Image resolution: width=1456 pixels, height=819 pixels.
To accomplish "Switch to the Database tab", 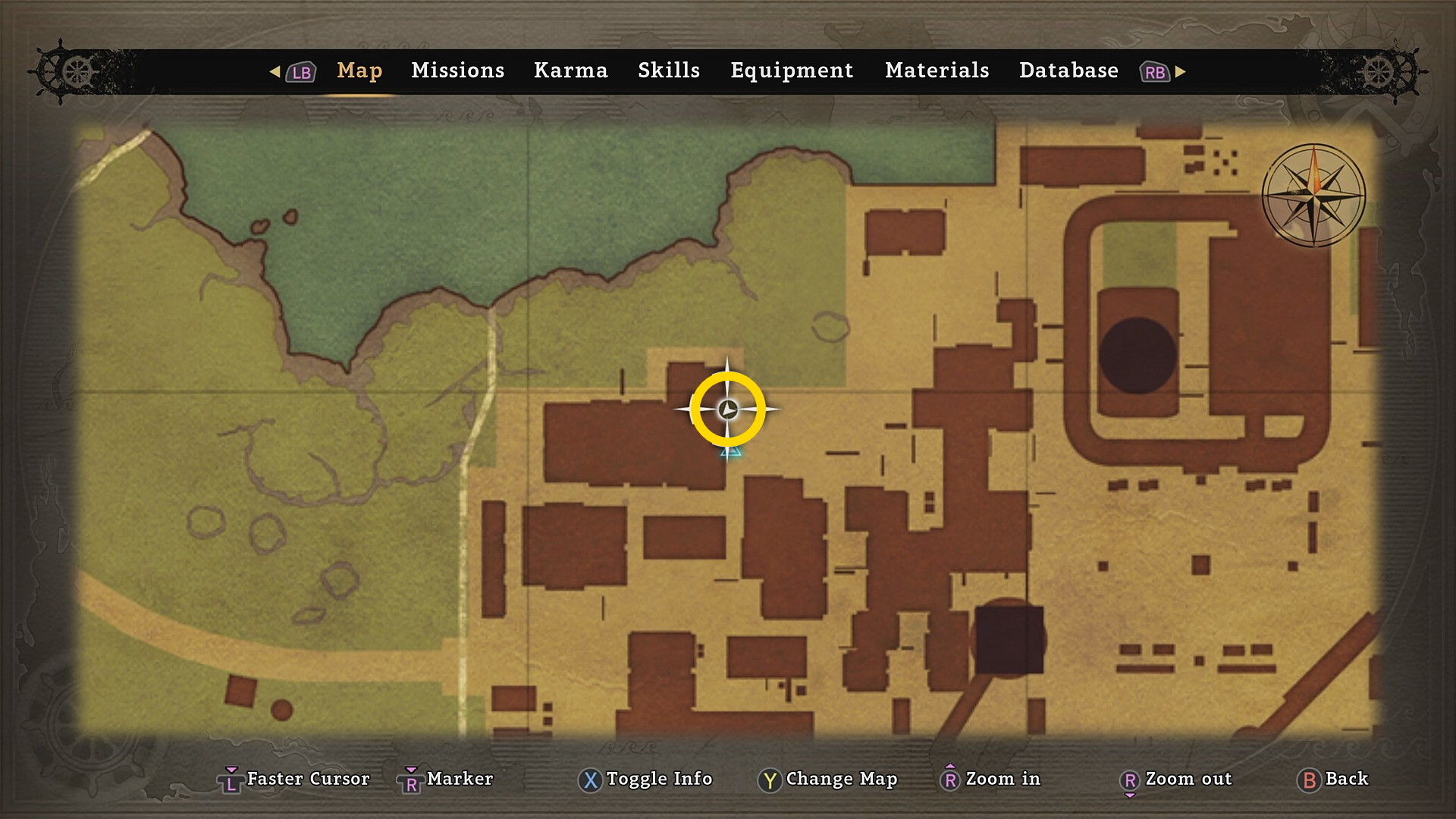I will [1068, 71].
